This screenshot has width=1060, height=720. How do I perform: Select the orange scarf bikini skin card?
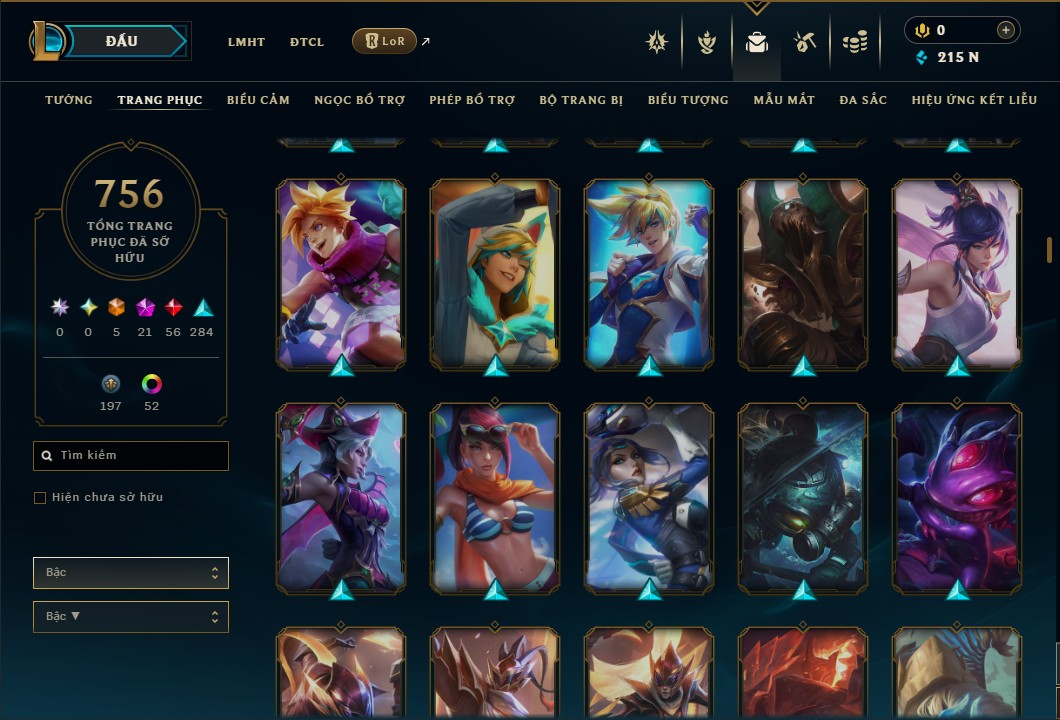click(495, 498)
